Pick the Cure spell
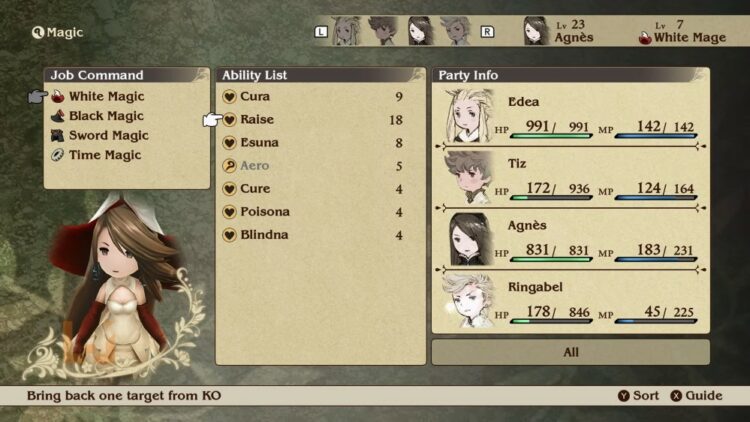This screenshot has height=422, width=750. (x=255, y=189)
